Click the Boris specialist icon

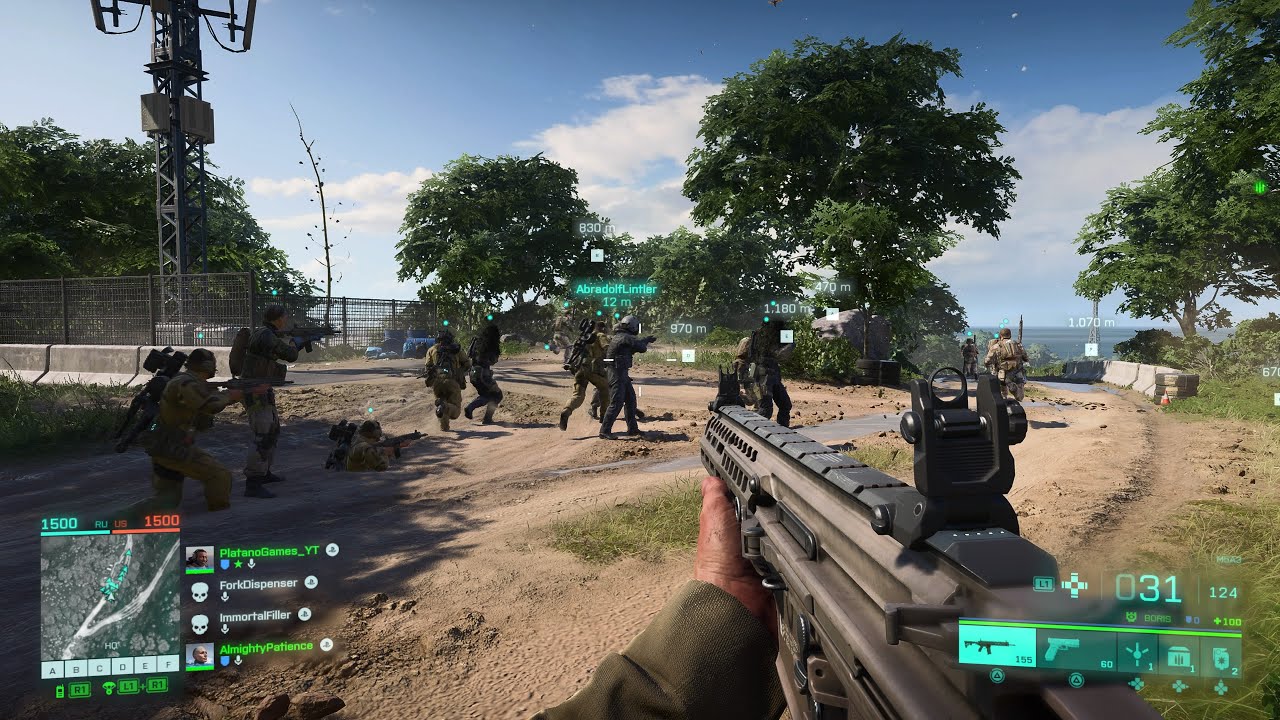(x=1131, y=616)
